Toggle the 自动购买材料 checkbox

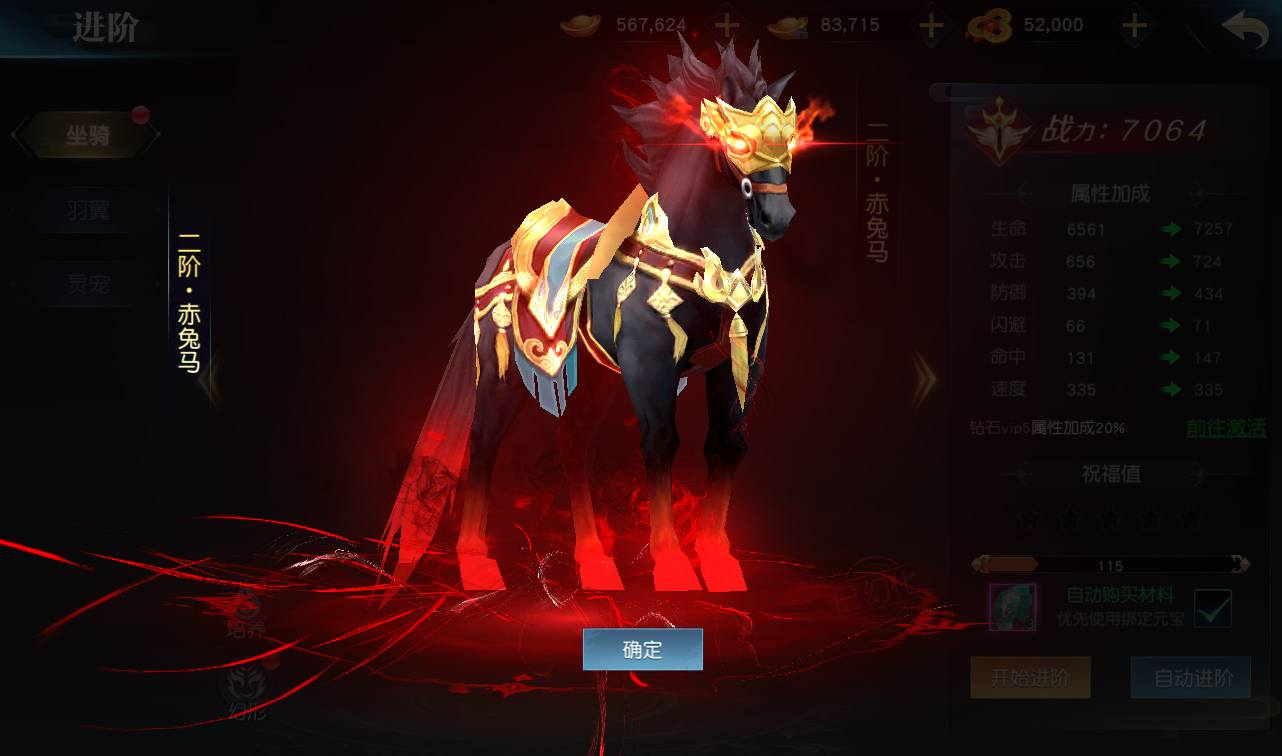[1212, 607]
